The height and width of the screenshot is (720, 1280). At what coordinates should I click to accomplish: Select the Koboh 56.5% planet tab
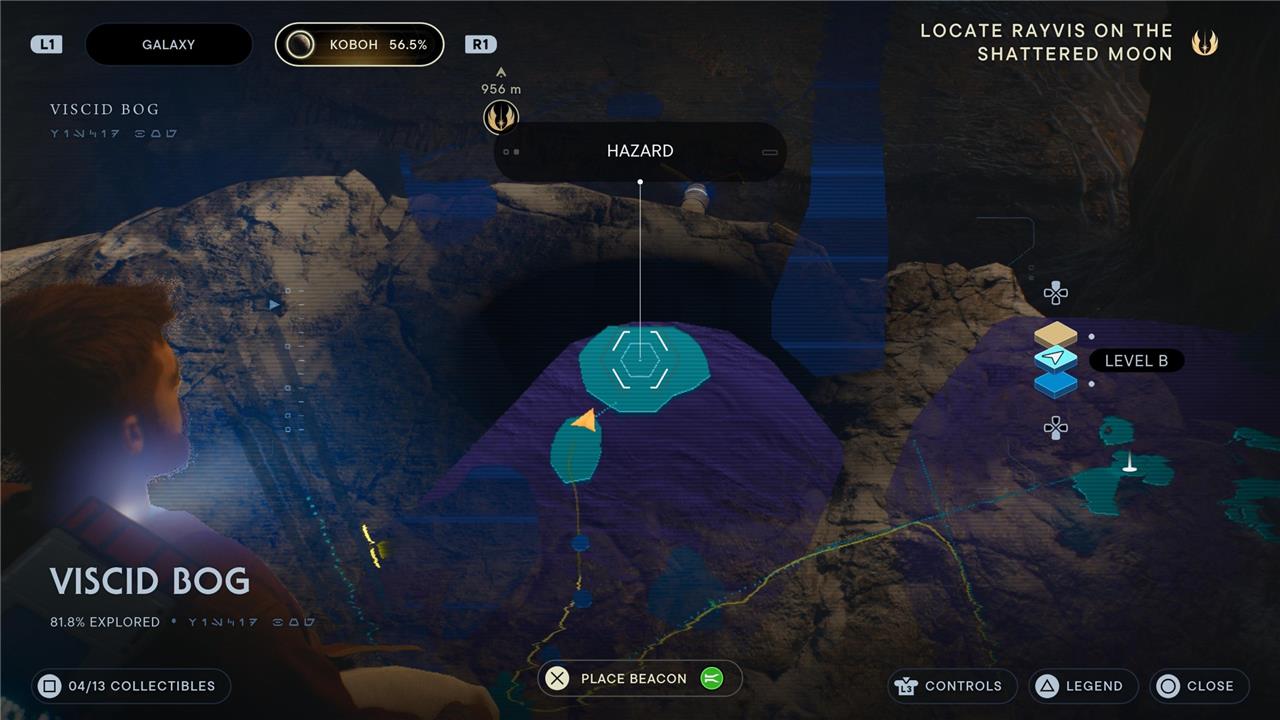[x=360, y=45]
